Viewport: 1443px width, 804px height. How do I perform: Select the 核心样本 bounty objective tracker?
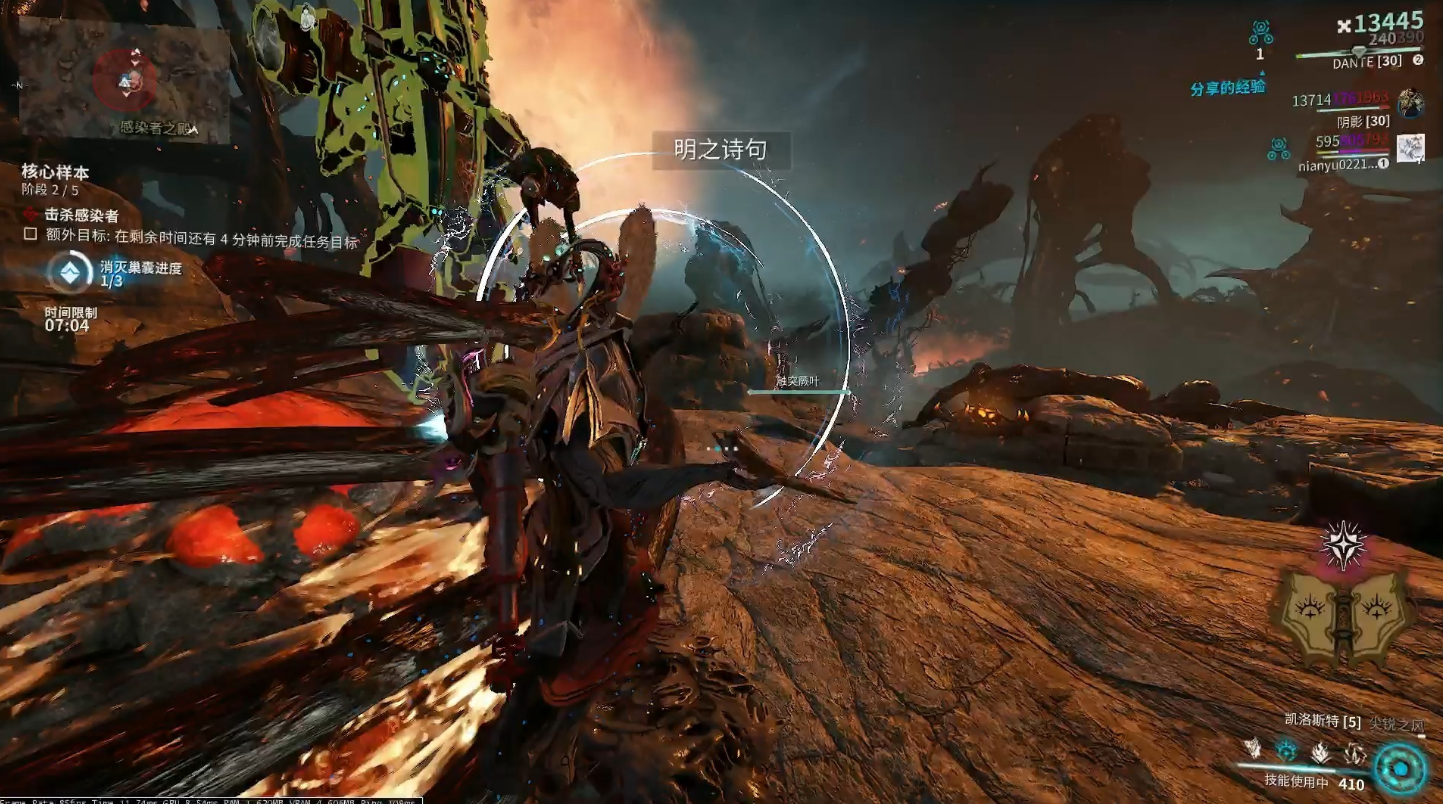pos(55,172)
